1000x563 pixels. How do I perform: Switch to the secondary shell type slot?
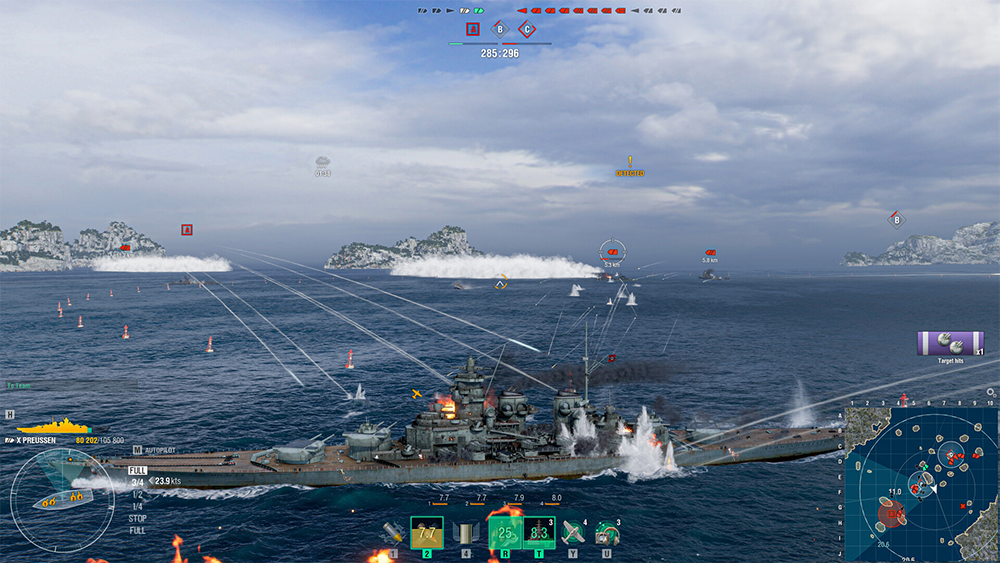(465, 533)
